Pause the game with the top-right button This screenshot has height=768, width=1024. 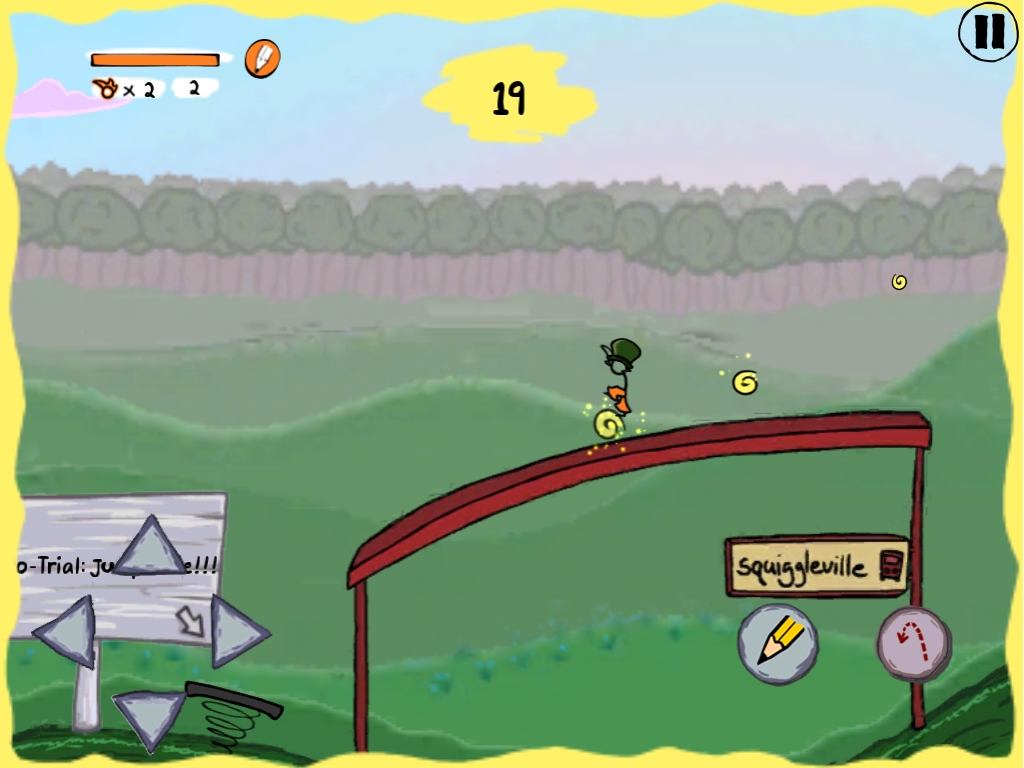[x=988, y=33]
